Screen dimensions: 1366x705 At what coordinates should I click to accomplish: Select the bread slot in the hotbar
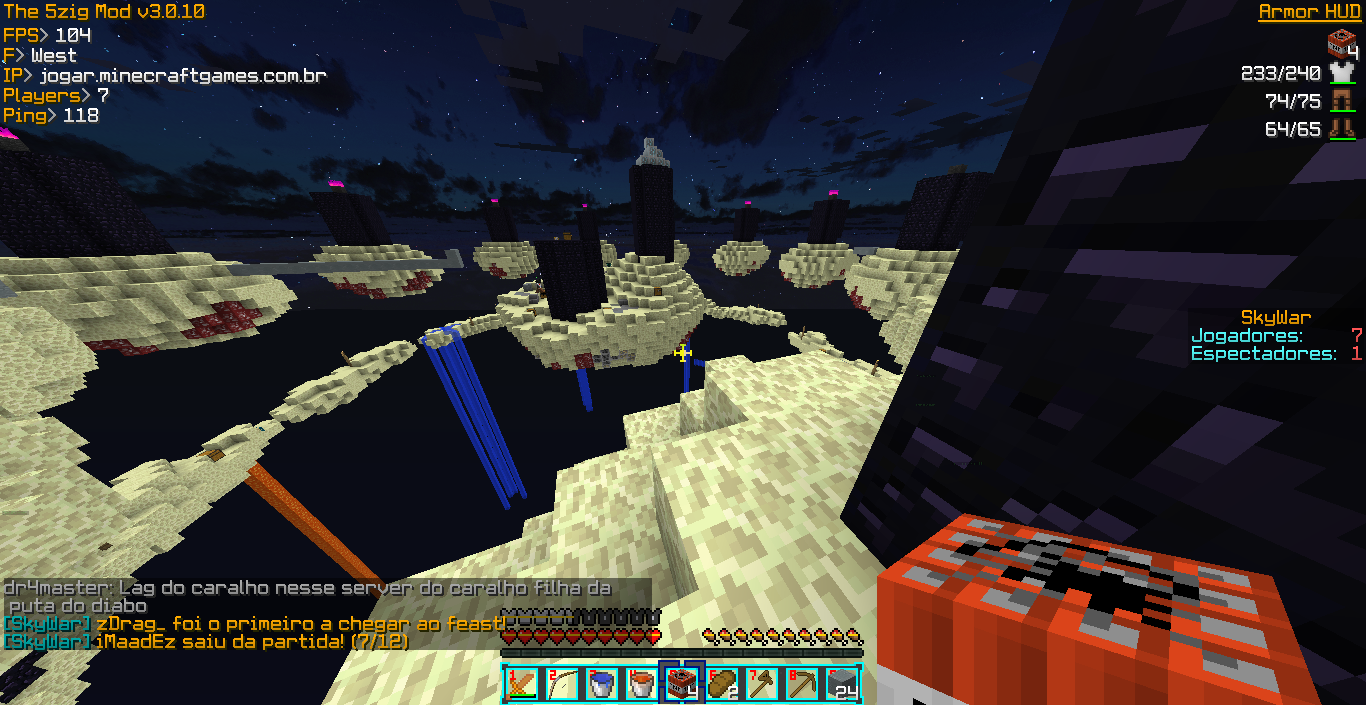point(722,684)
